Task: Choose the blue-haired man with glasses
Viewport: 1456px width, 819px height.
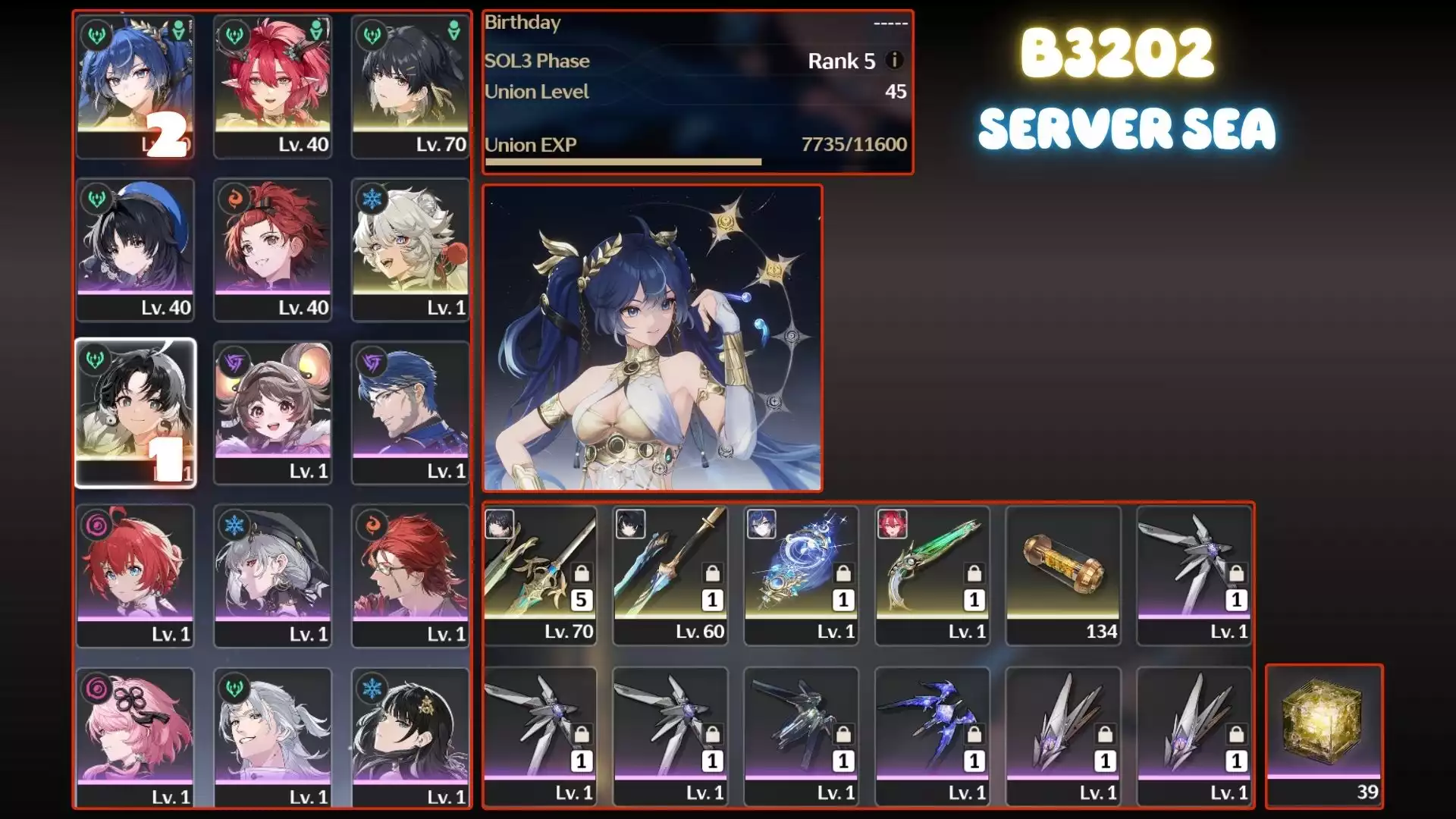Action: pos(410,412)
